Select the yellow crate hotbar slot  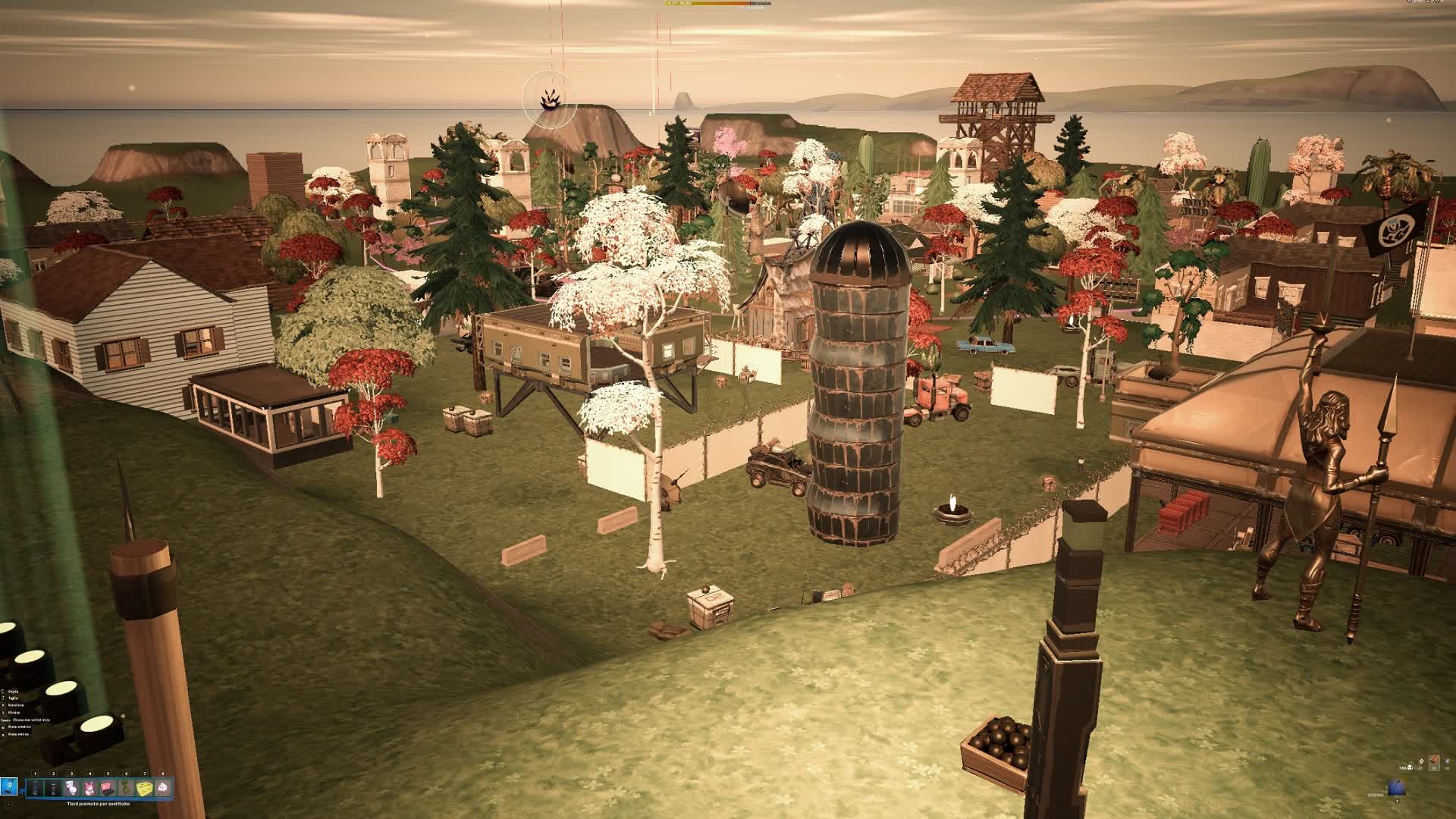pos(144,788)
